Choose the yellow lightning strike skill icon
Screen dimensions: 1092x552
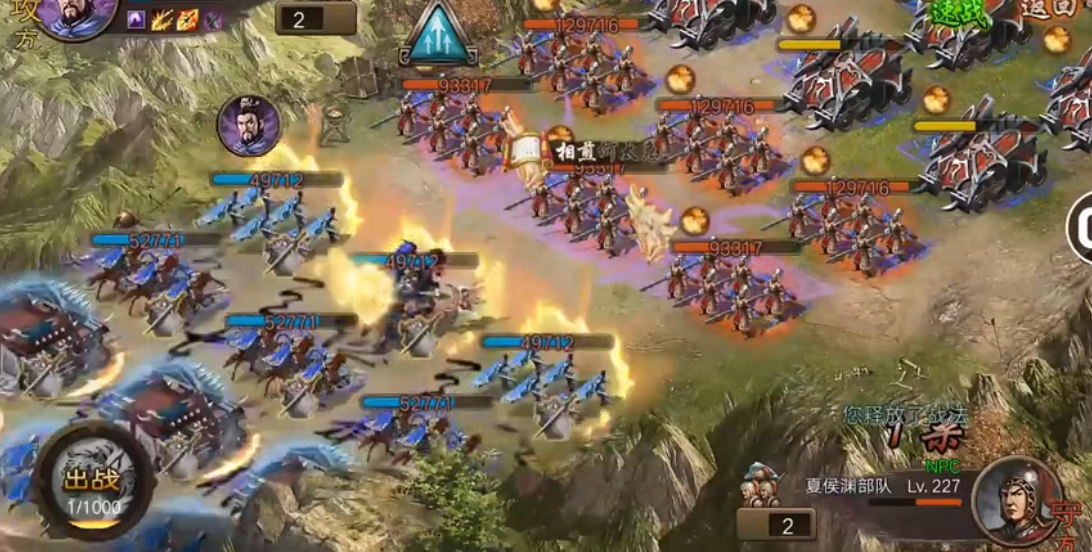[x=162, y=20]
